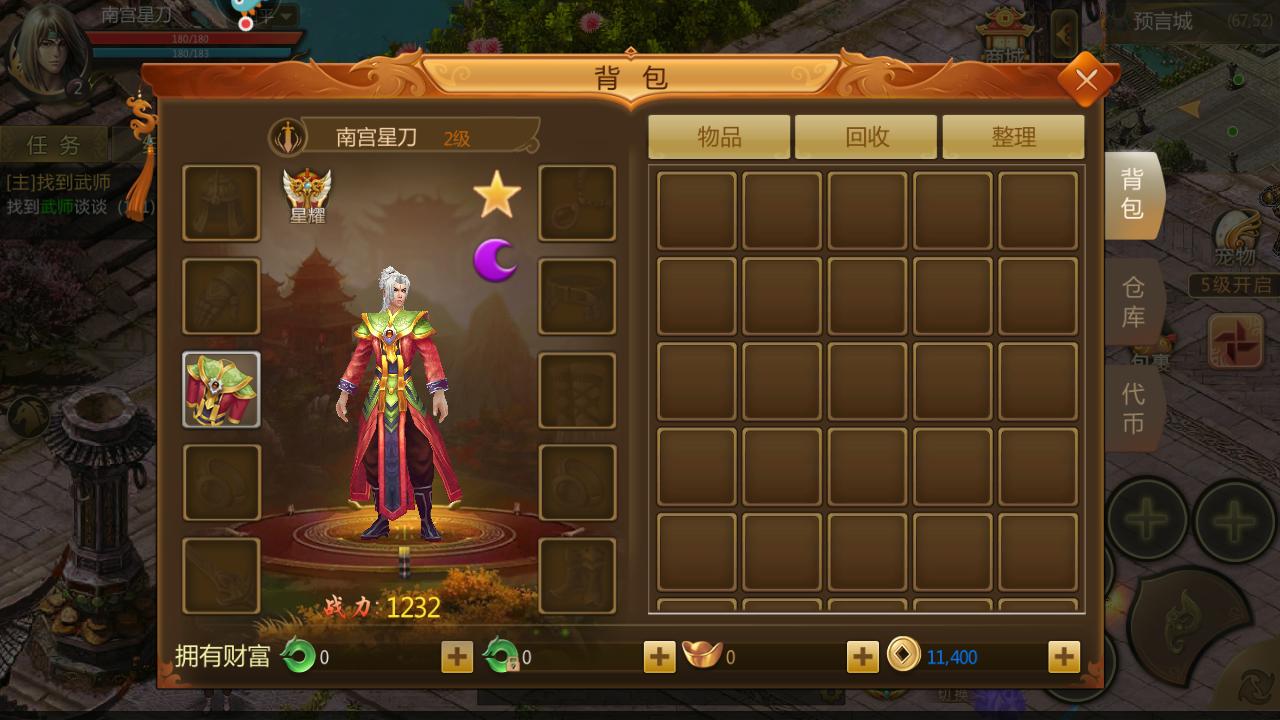Open the 星耀 rank badge
This screenshot has height=720, width=1280.
tap(307, 195)
